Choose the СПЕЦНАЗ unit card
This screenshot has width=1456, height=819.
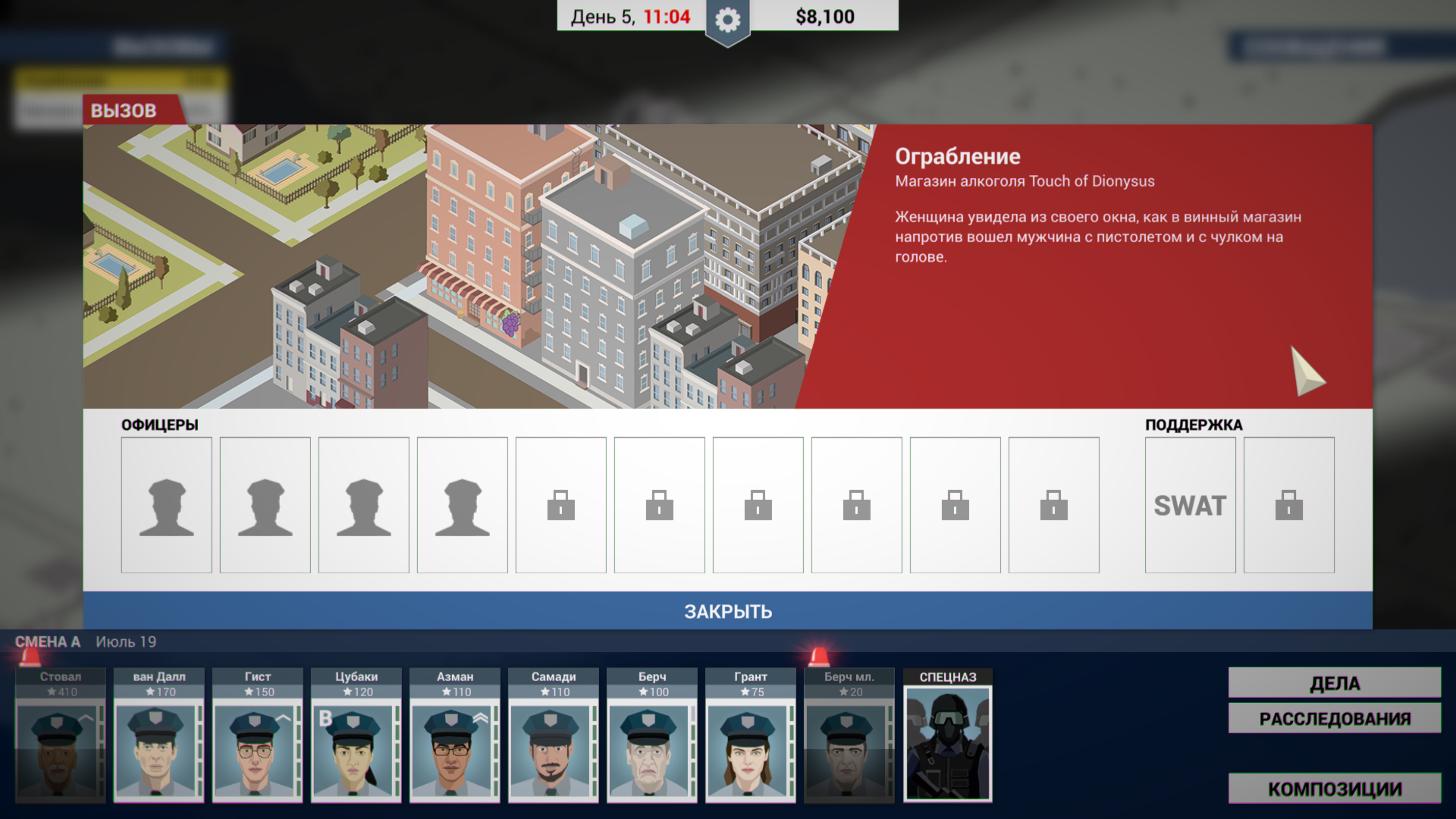point(948,736)
